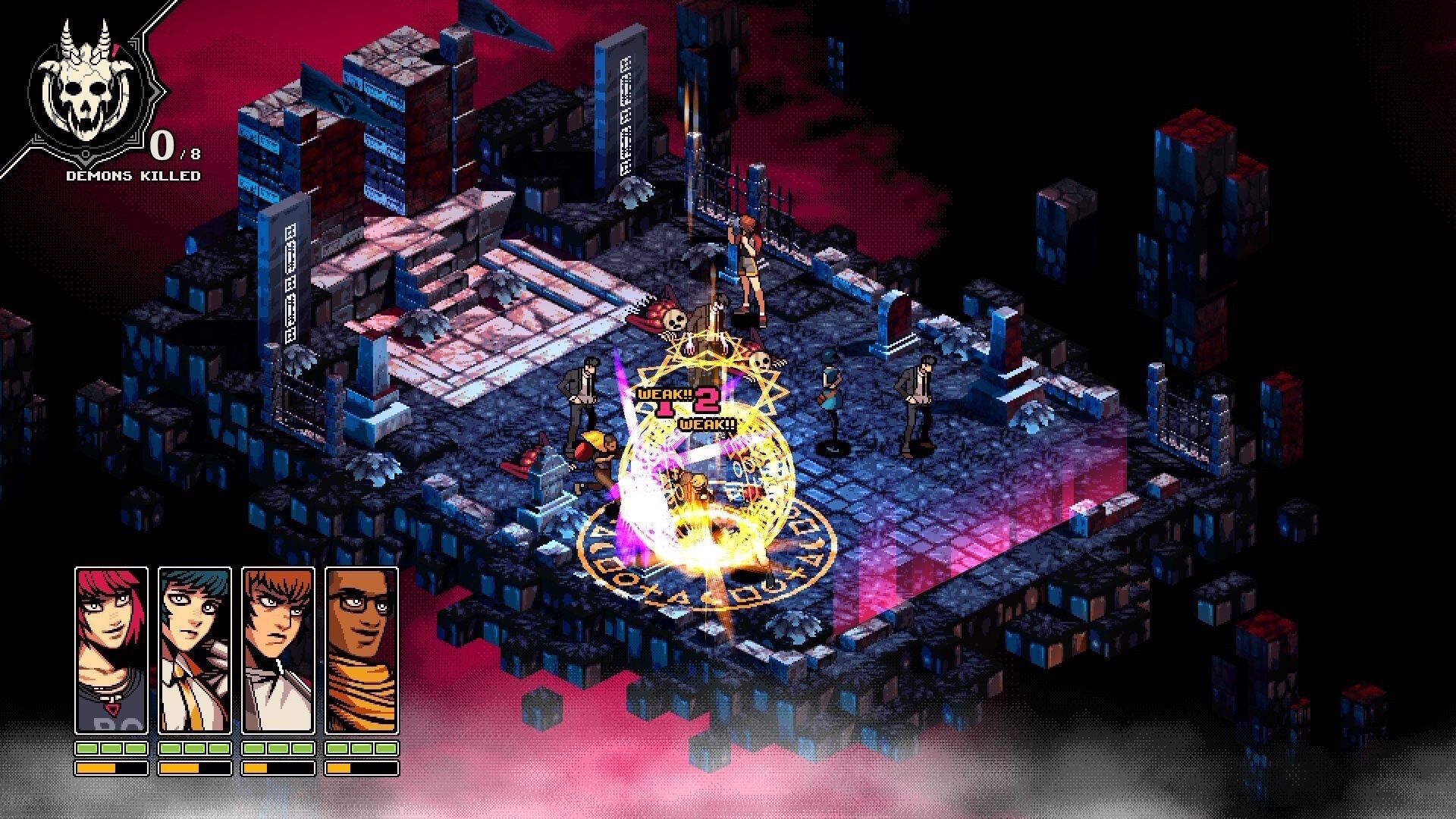Select the brown-haired boy's portrait
The image size is (1456, 819).
tap(278, 648)
